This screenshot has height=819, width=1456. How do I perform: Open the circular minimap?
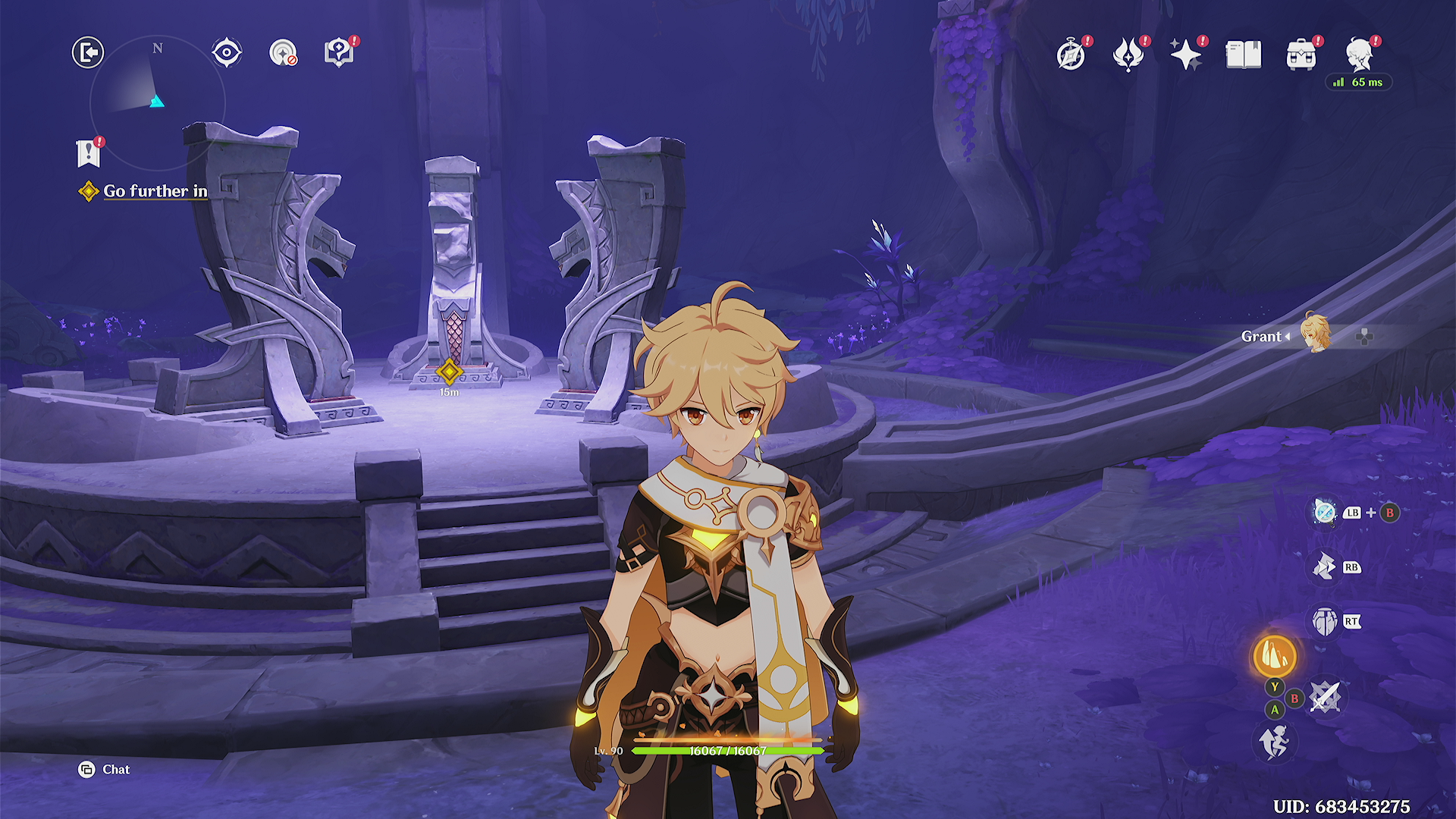point(157,102)
